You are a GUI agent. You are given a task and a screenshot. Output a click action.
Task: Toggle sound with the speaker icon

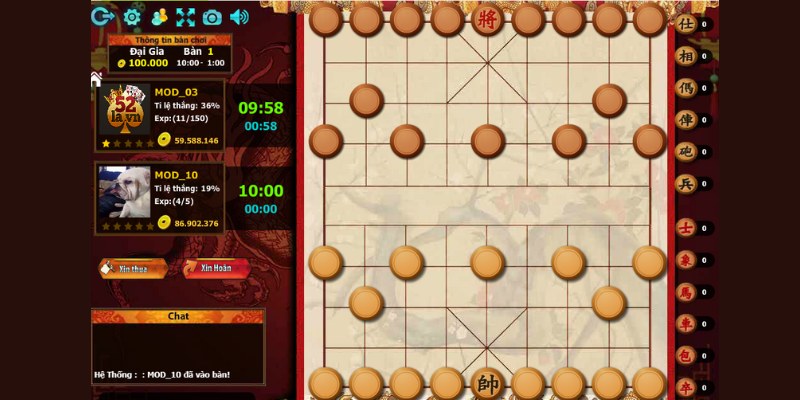click(x=239, y=17)
